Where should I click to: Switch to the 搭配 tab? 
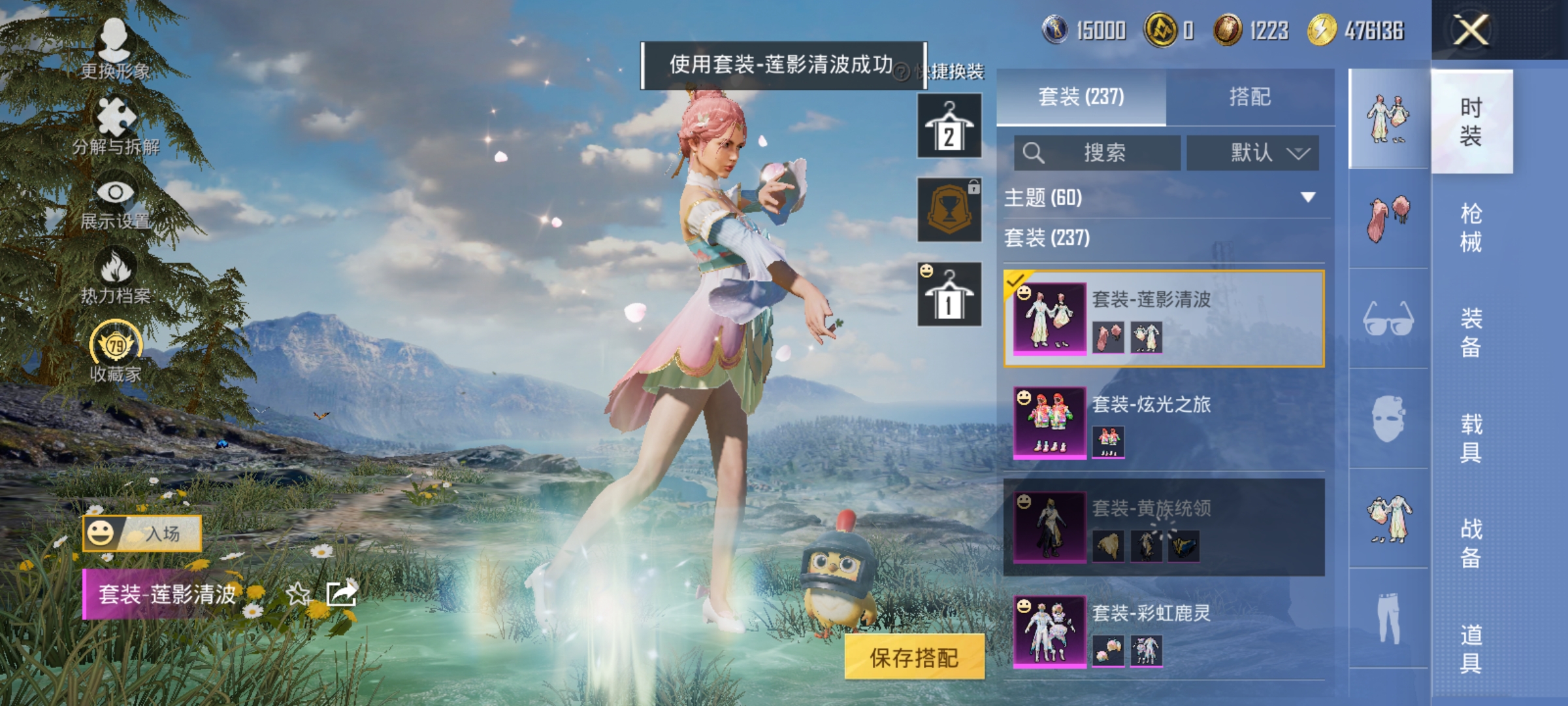tap(1252, 97)
